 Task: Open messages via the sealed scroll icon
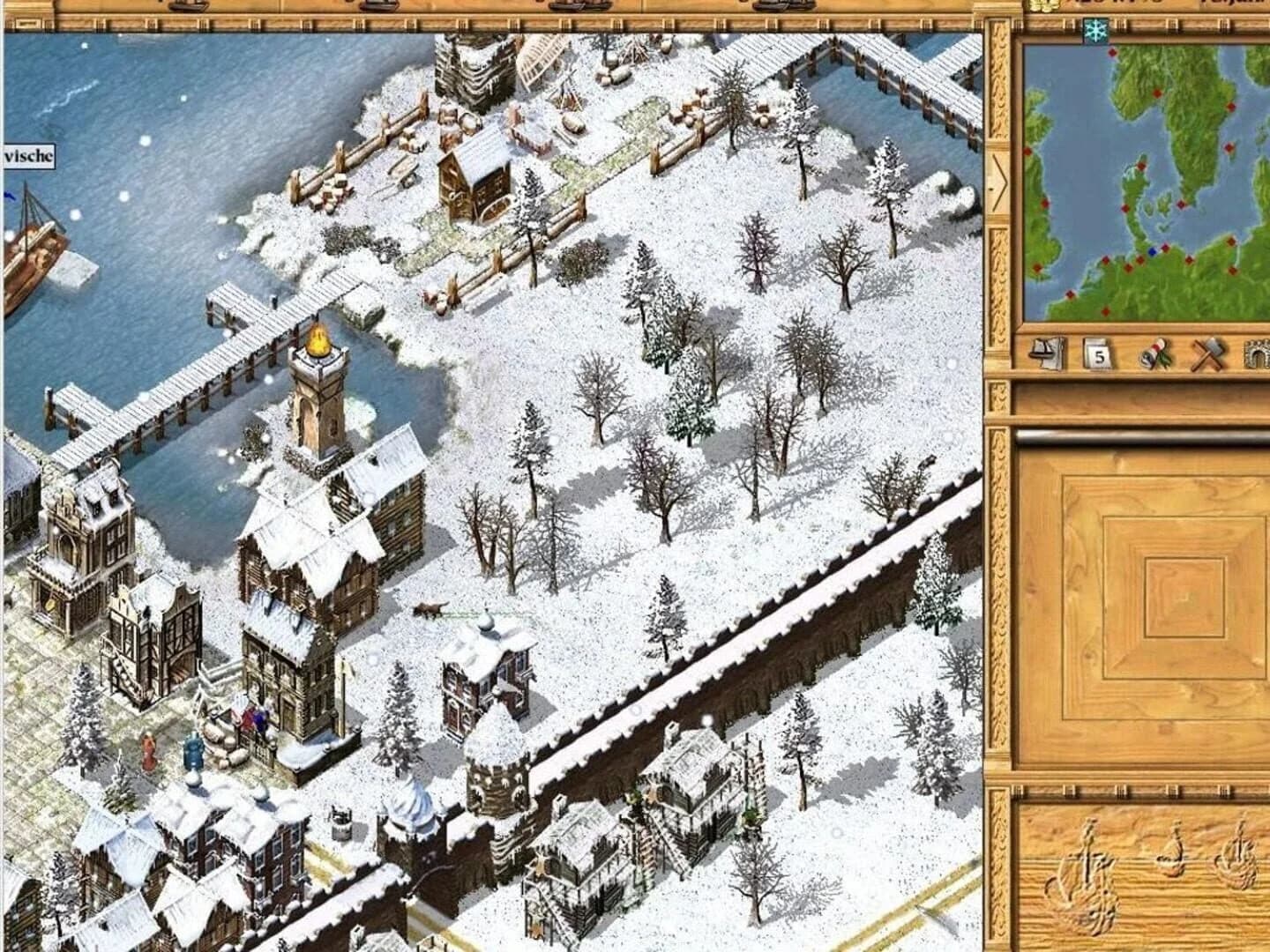pos(1153,353)
